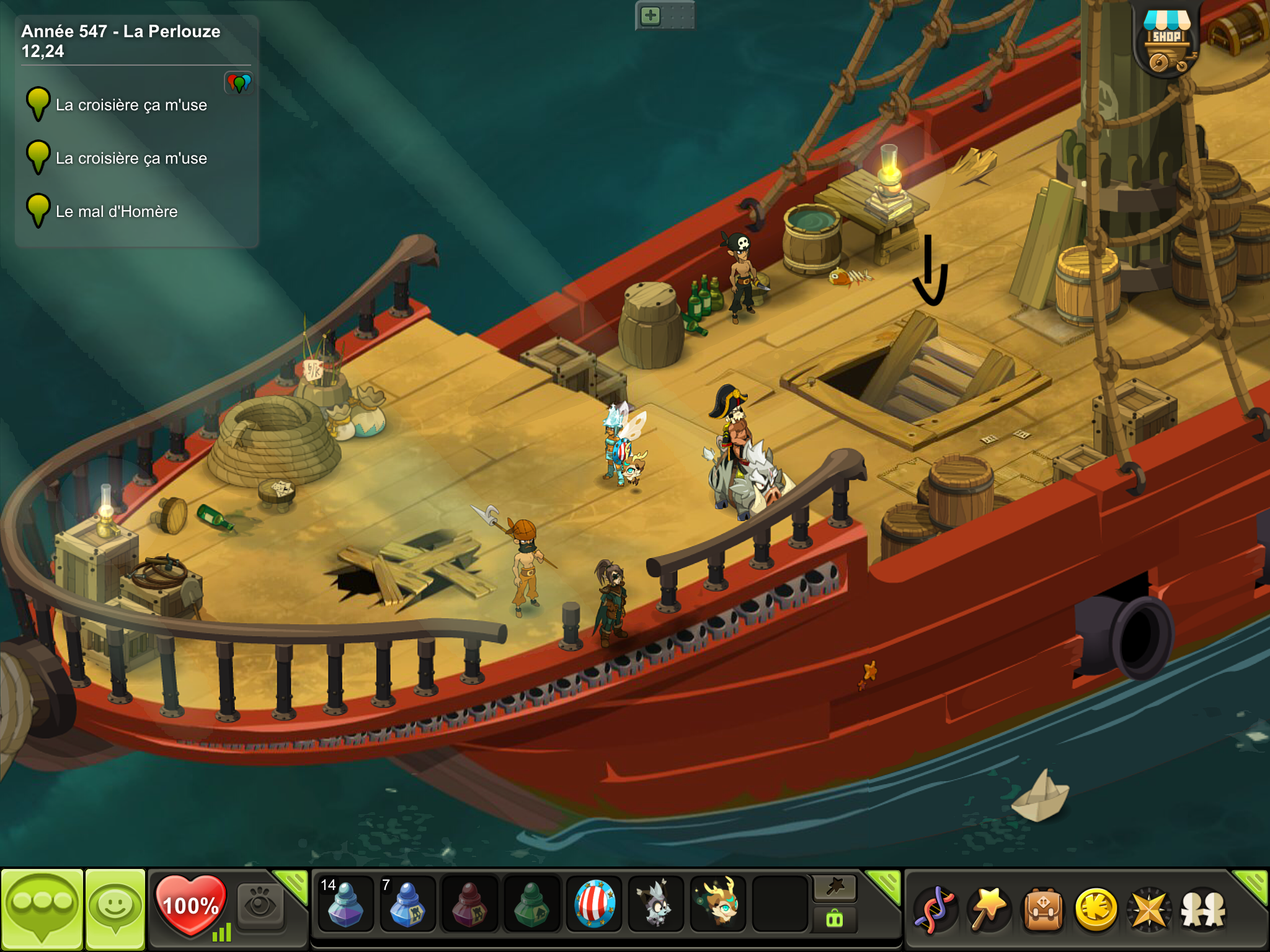This screenshot has width=1270, height=952.
Task: Use the purple potion with count 14
Action: (x=345, y=904)
